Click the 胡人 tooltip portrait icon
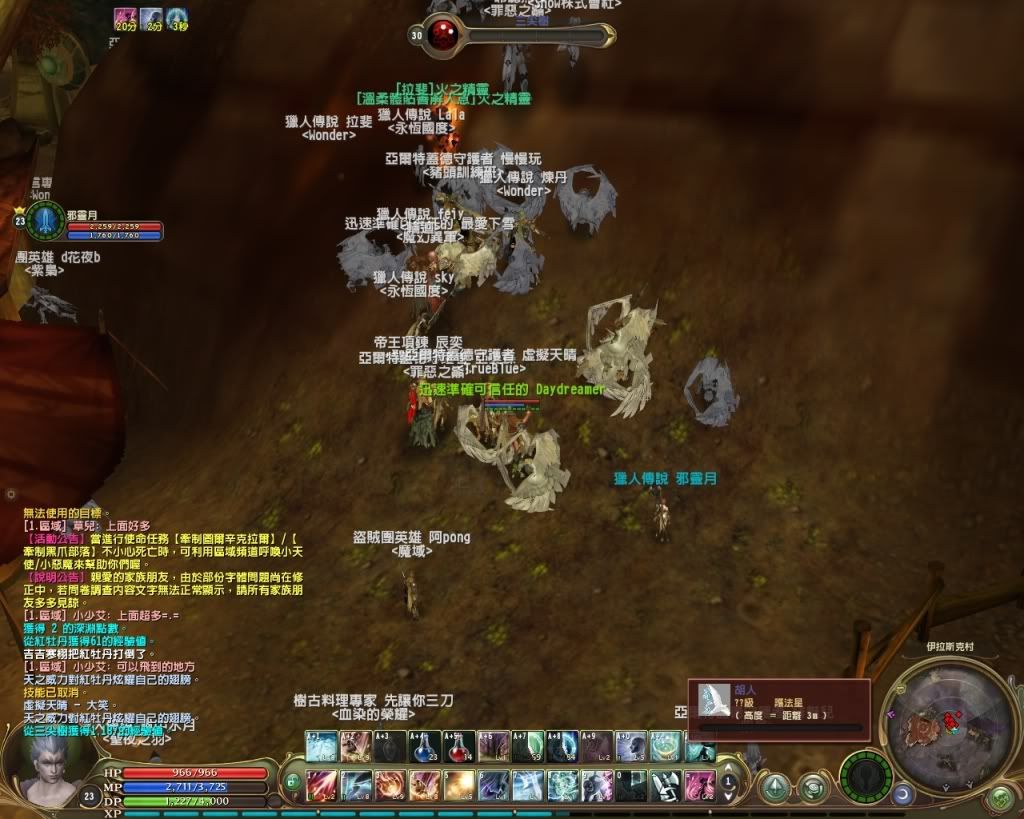This screenshot has height=819, width=1024. pyautogui.click(x=713, y=698)
